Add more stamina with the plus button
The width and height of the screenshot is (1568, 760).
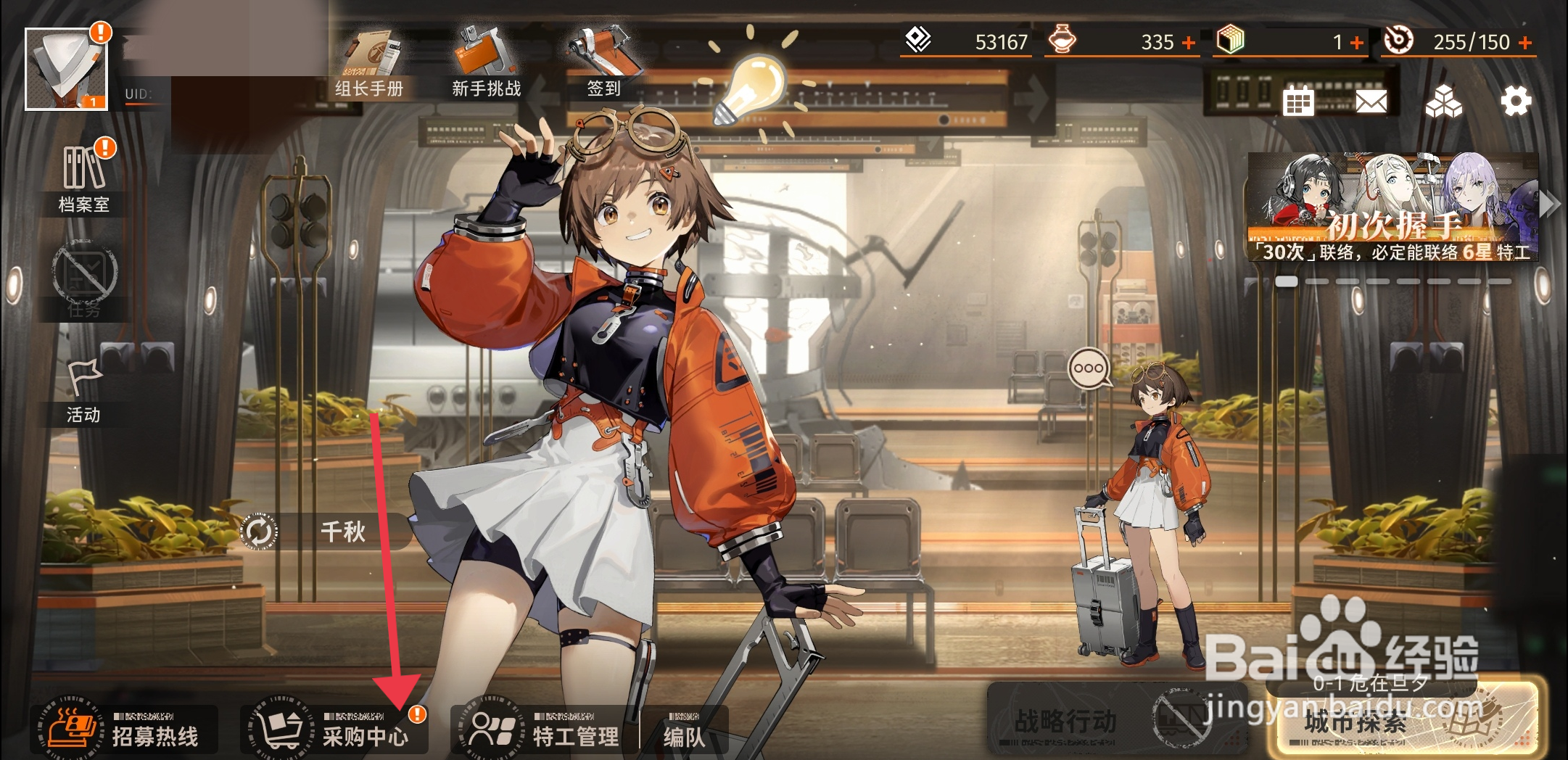pyautogui.click(x=1526, y=43)
